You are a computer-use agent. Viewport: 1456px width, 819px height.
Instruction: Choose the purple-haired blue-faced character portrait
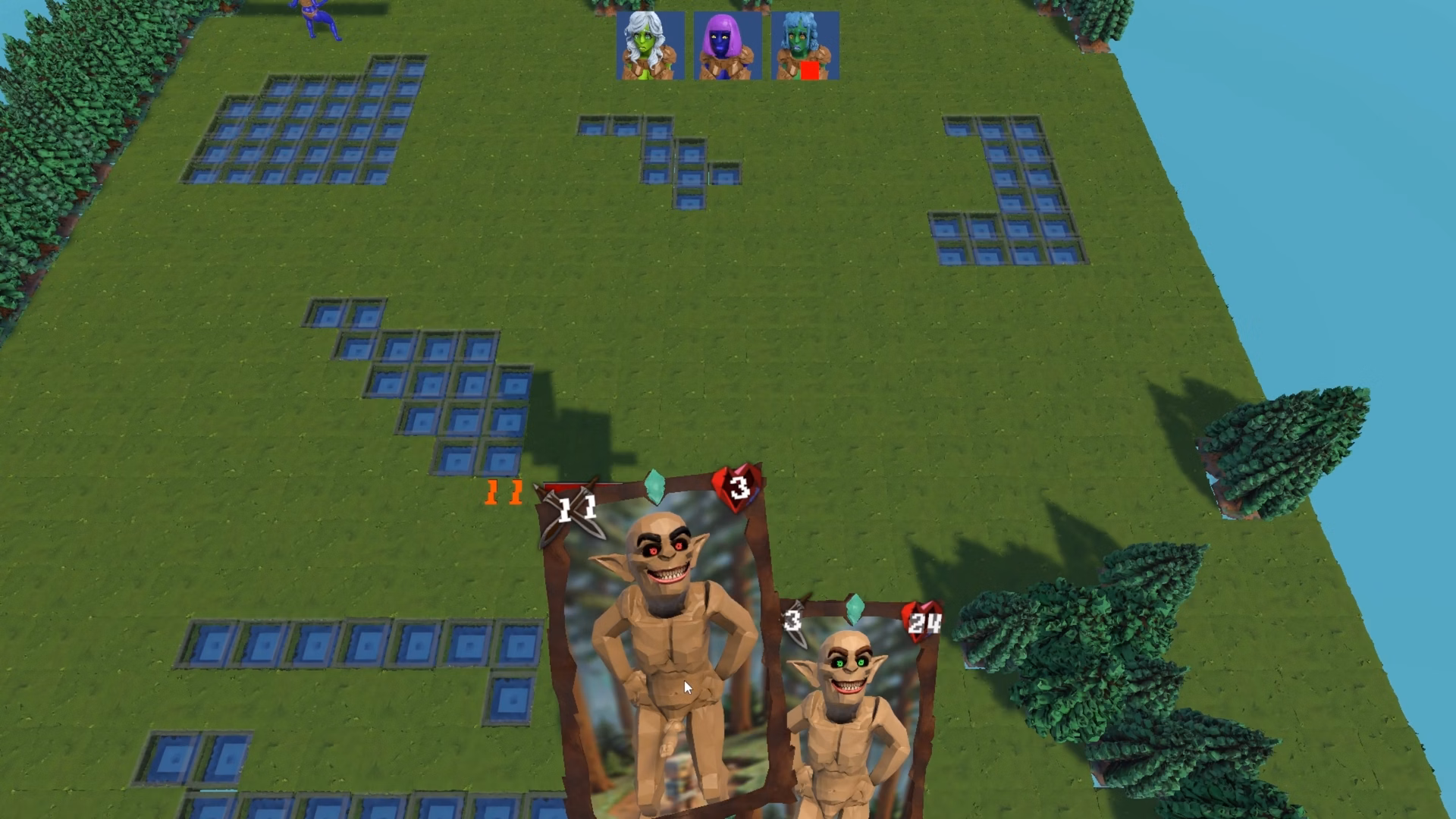727,45
